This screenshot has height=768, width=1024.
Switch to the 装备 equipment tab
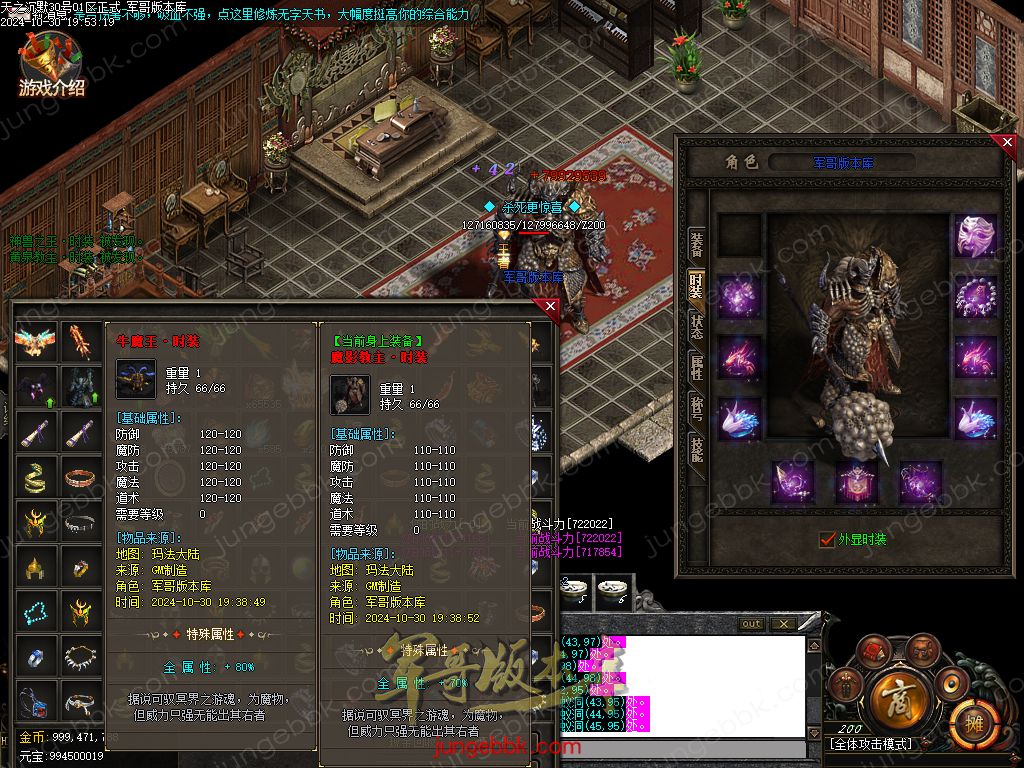tap(696, 243)
